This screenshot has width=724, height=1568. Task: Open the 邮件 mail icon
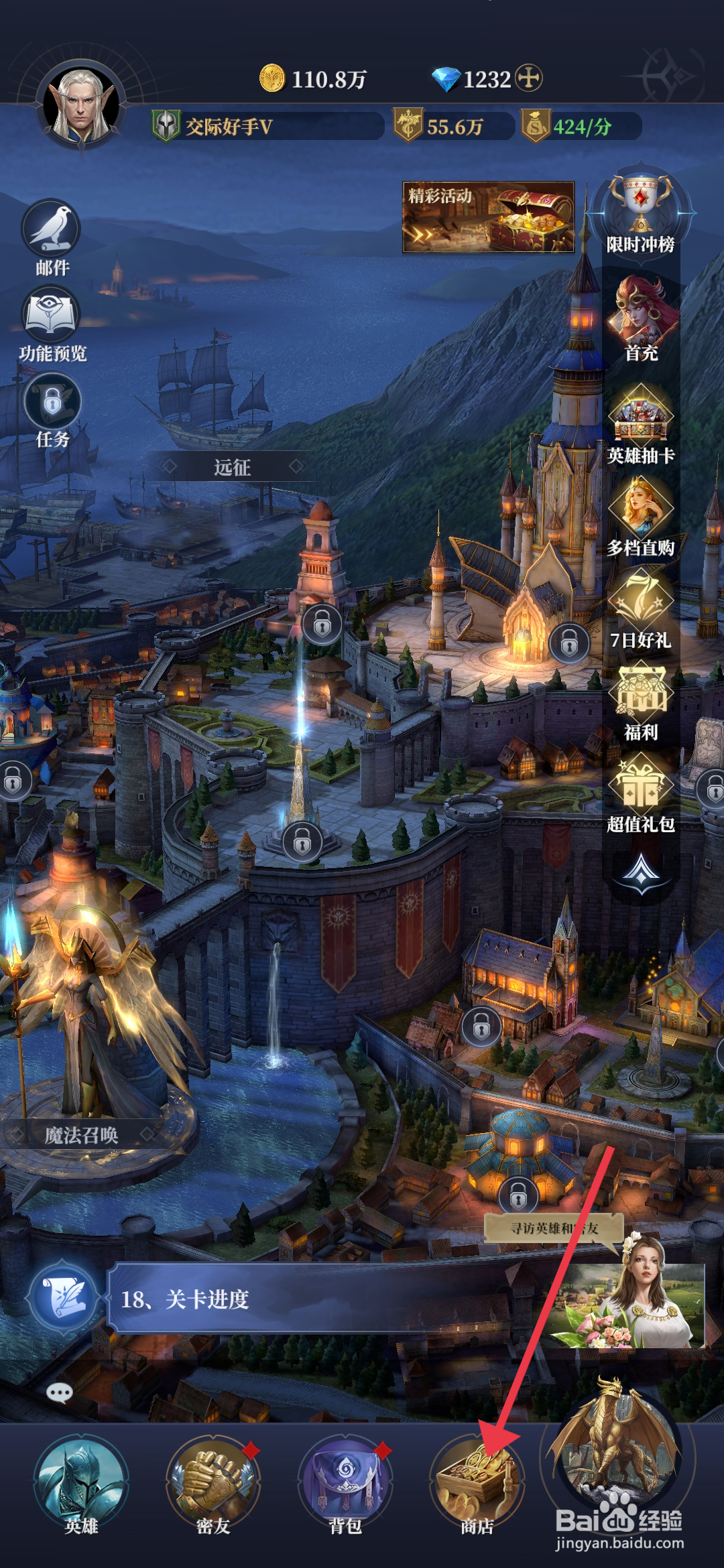[x=52, y=232]
